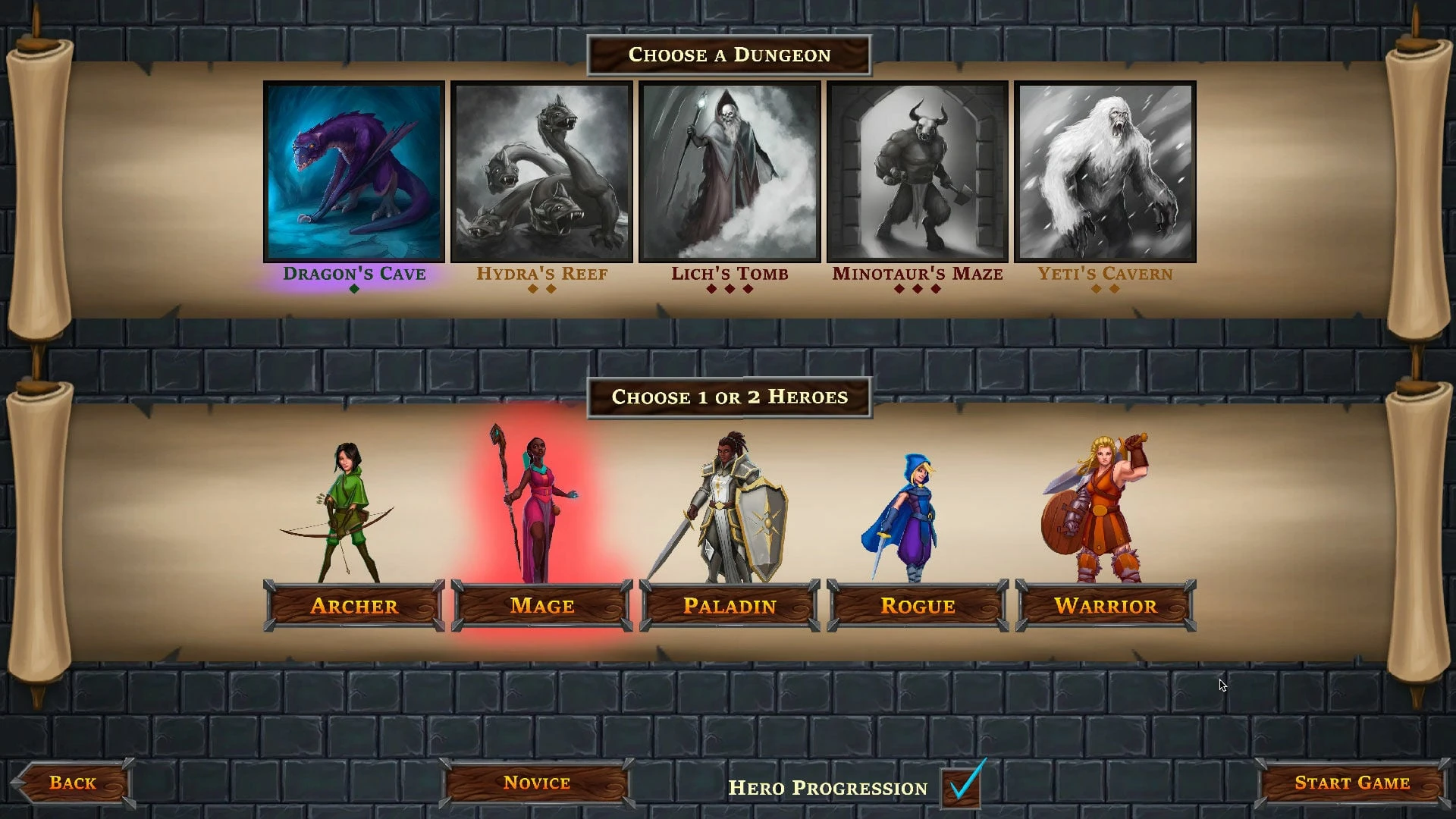Deselect the Mage hero

click(x=541, y=606)
